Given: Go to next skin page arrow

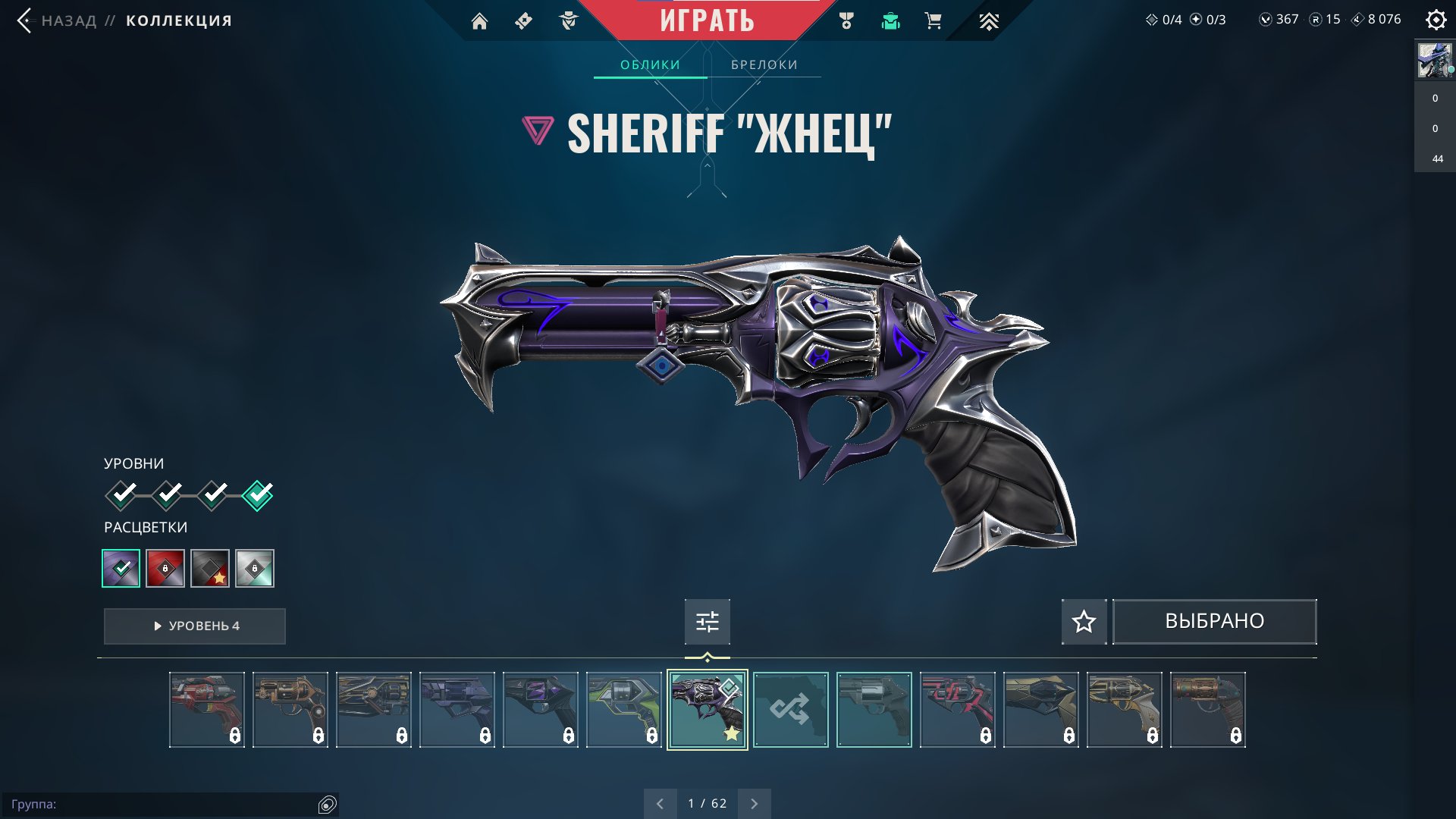Looking at the screenshot, I should tap(754, 803).
